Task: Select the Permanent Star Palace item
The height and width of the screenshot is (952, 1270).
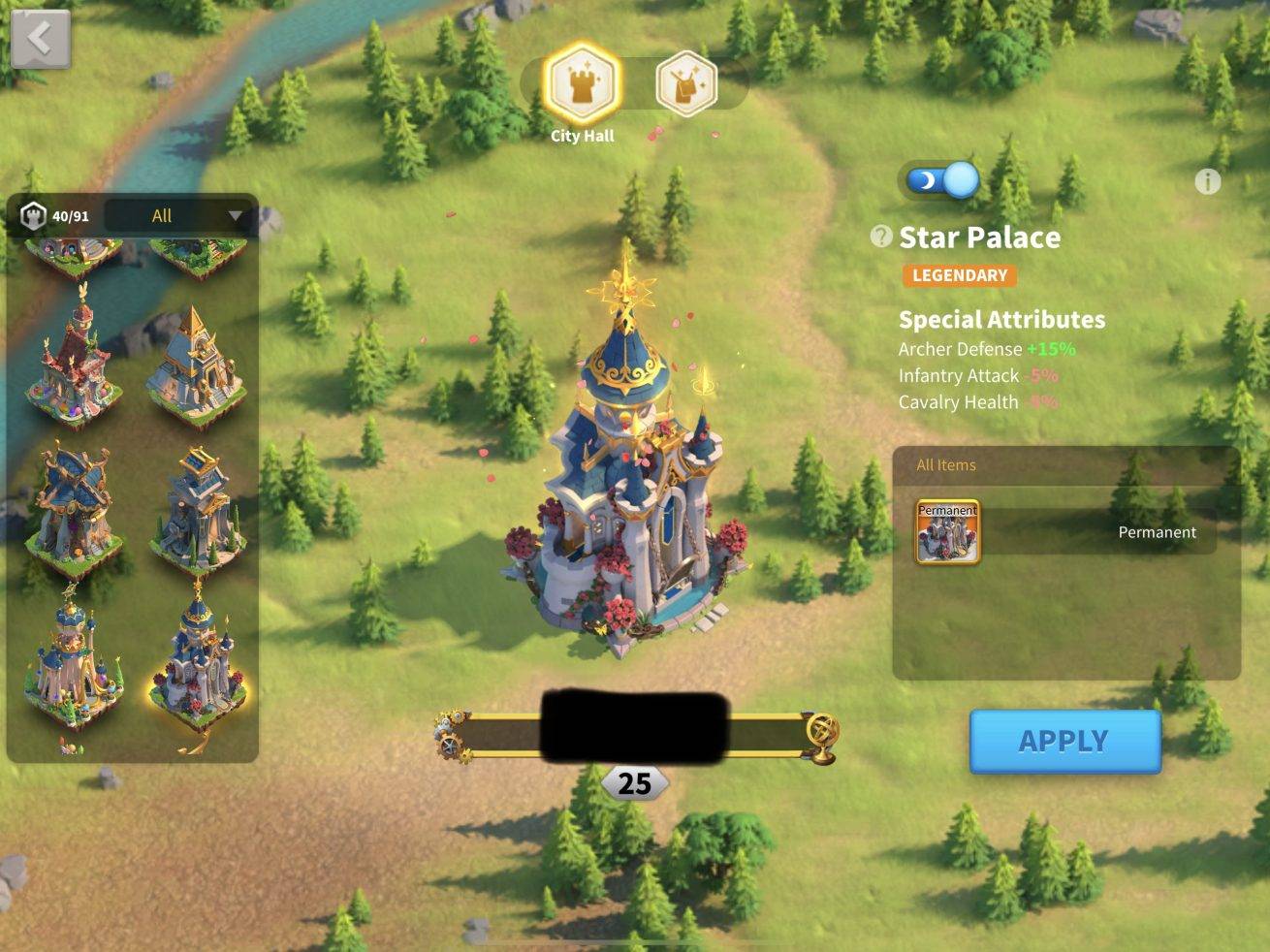Action: 947,531
